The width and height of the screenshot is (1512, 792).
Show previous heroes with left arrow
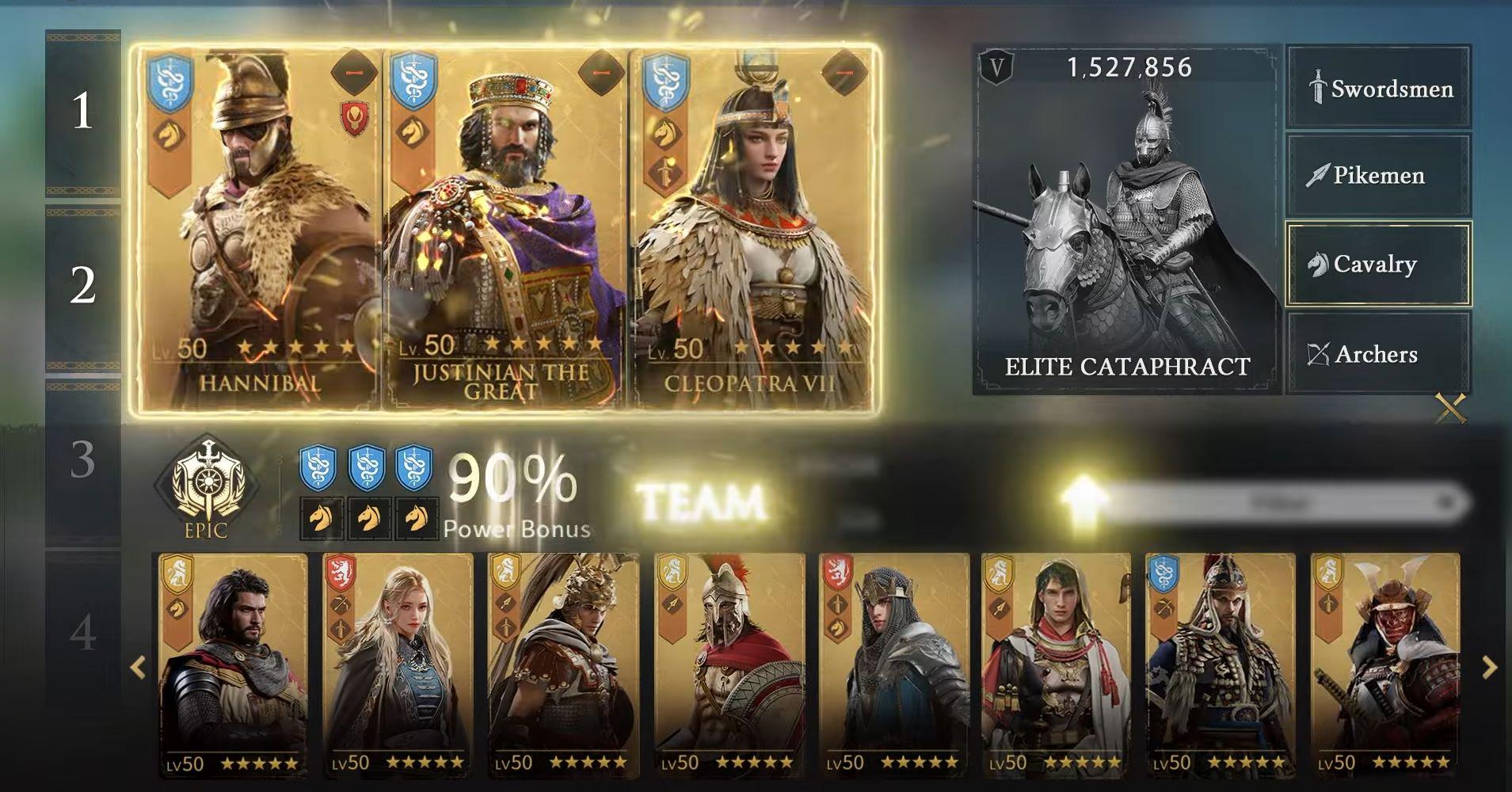point(138,668)
